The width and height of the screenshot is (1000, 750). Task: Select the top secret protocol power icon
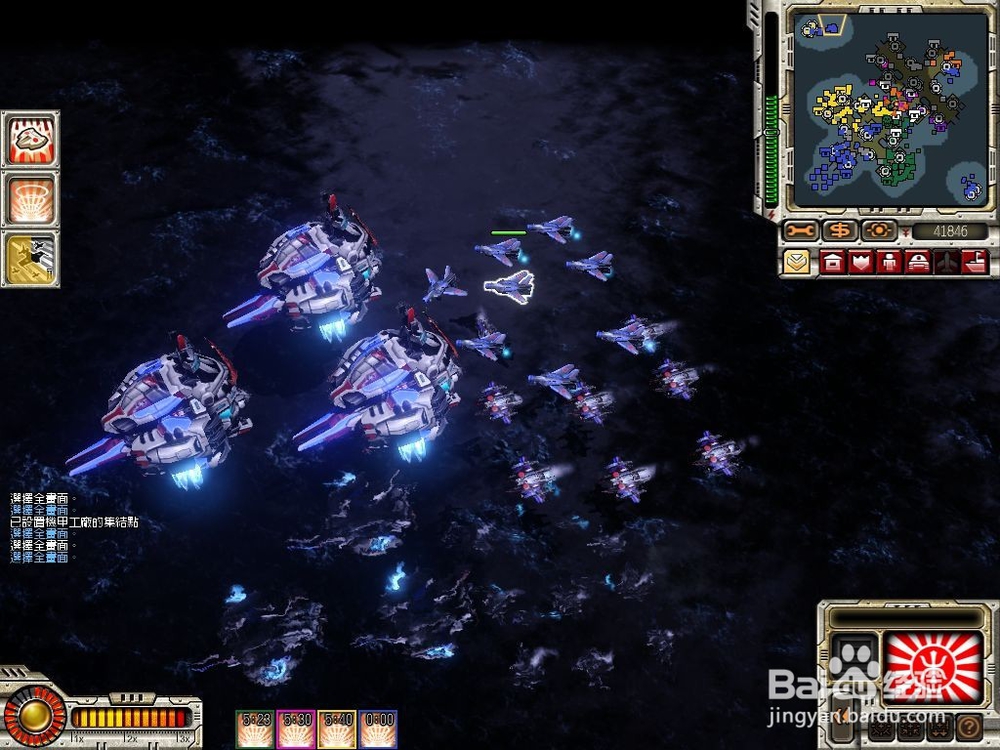[x=30, y=140]
